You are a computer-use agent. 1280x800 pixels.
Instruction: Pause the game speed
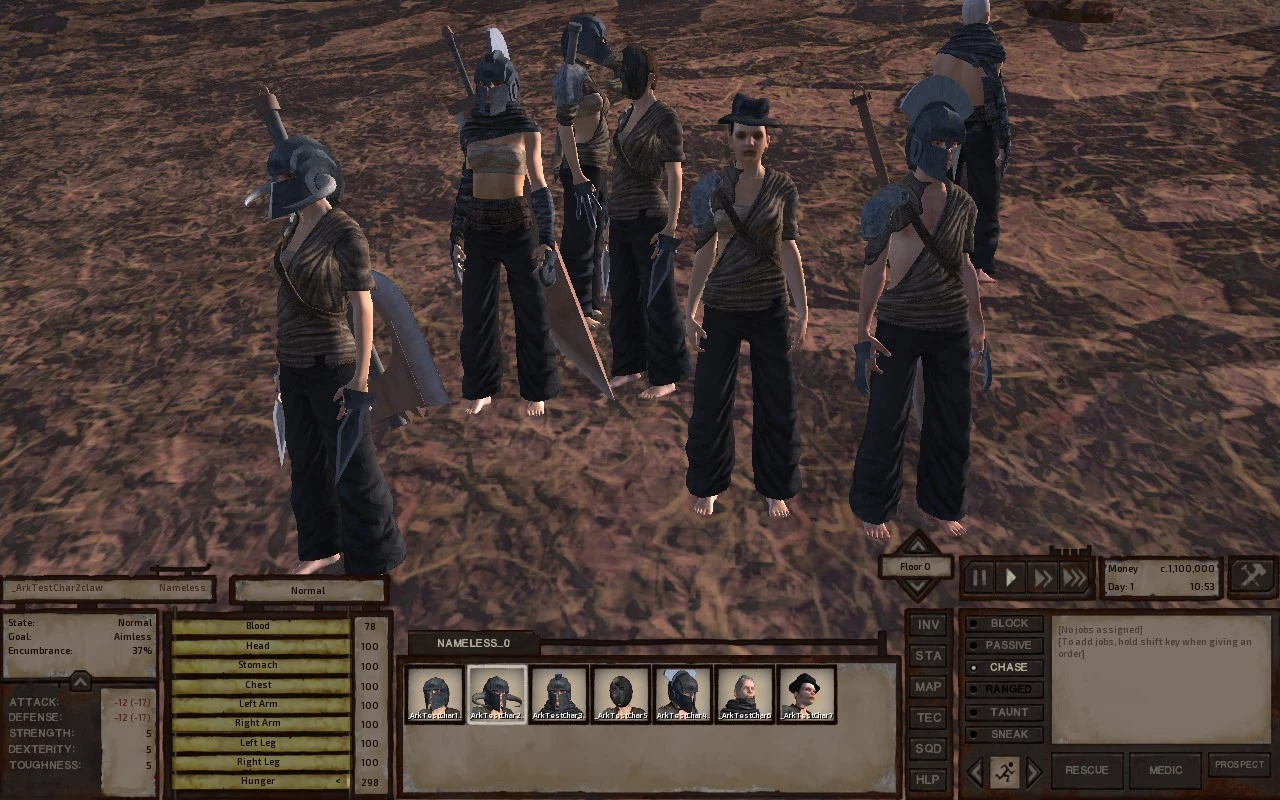click(x=979, y=578)
